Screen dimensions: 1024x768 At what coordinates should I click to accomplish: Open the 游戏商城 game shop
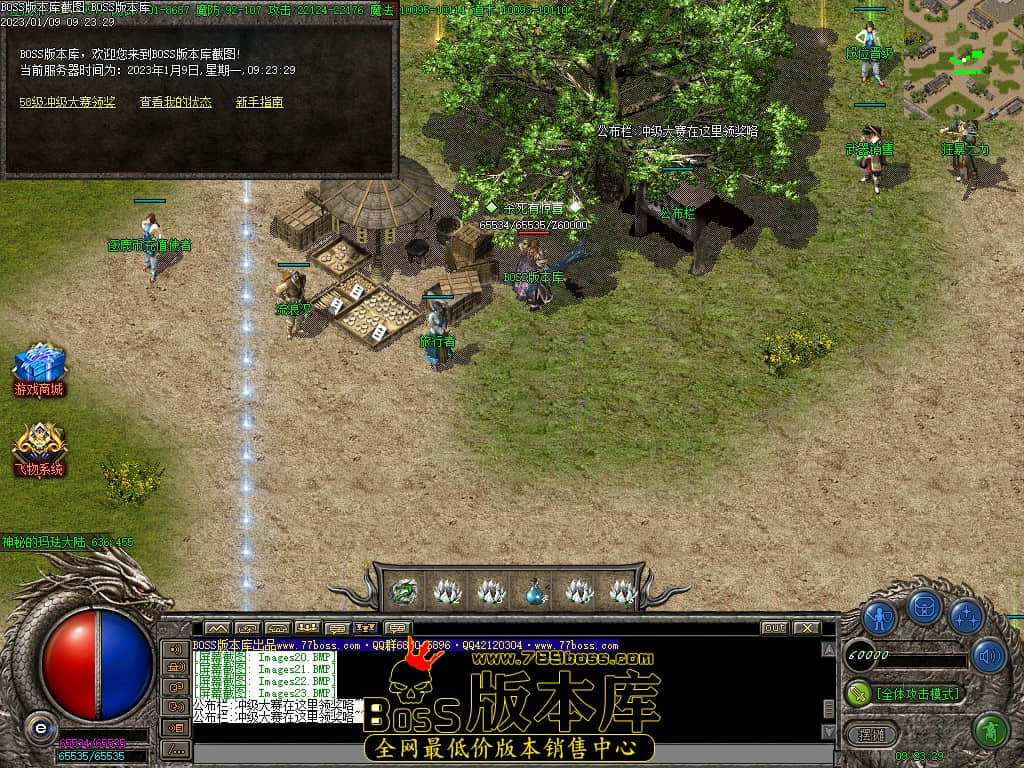39,369
